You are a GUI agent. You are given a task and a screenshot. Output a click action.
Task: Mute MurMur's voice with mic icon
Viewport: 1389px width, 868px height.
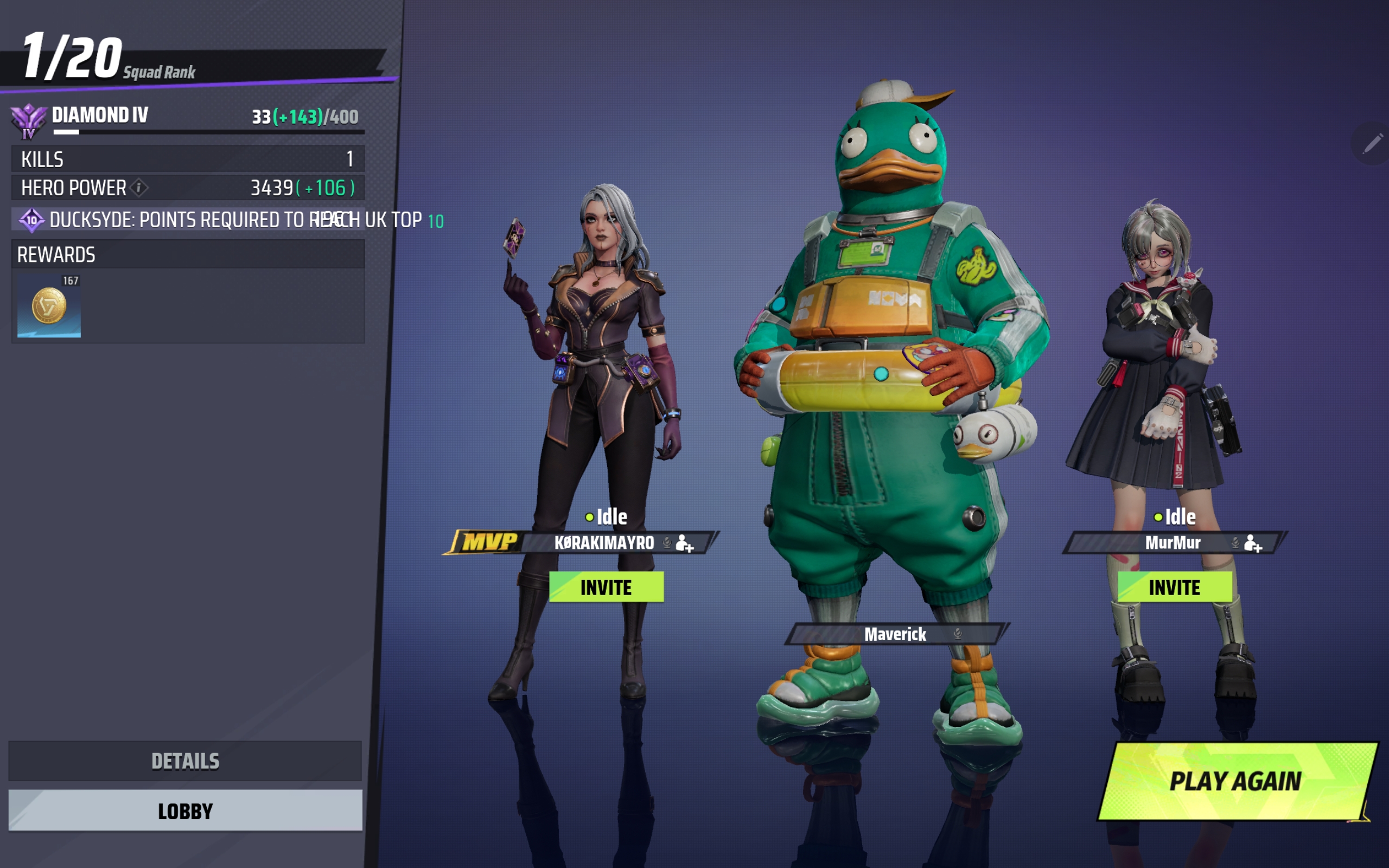tap(1235, 542)
